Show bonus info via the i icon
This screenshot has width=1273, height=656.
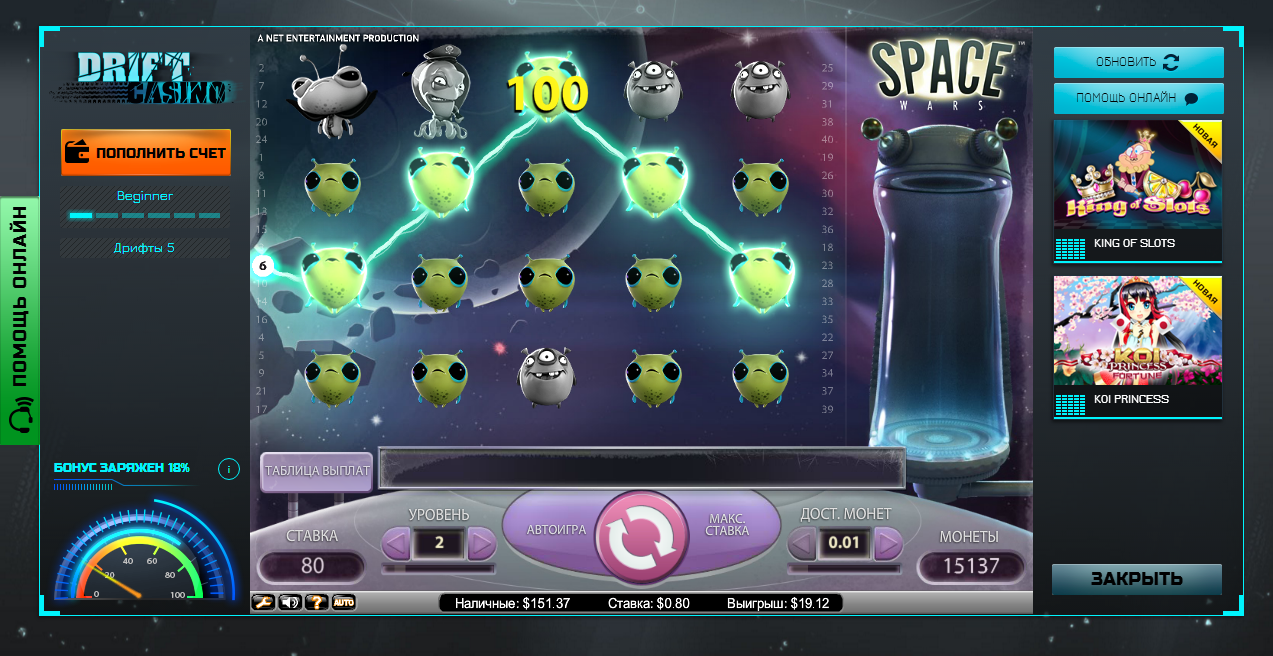point(228,468)
